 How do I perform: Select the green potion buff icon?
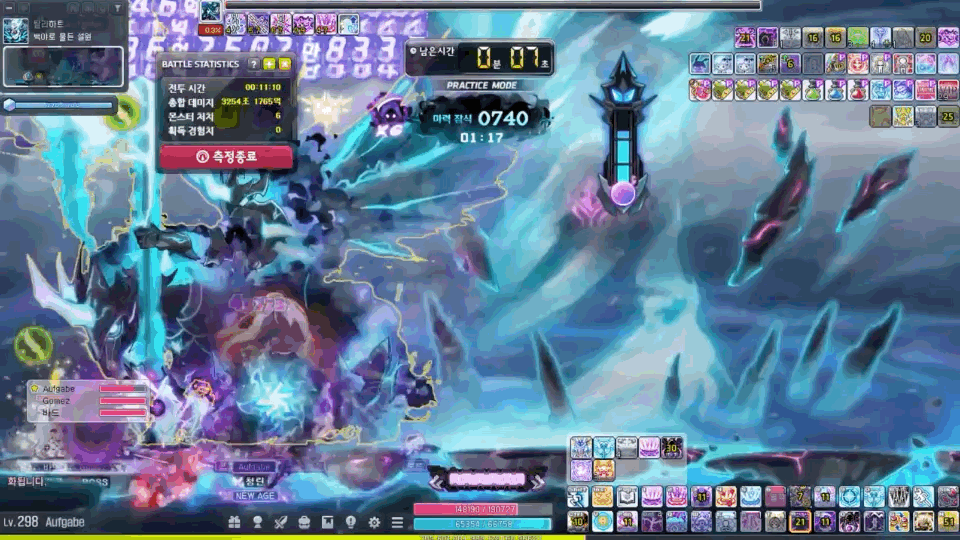click(812, 90)
